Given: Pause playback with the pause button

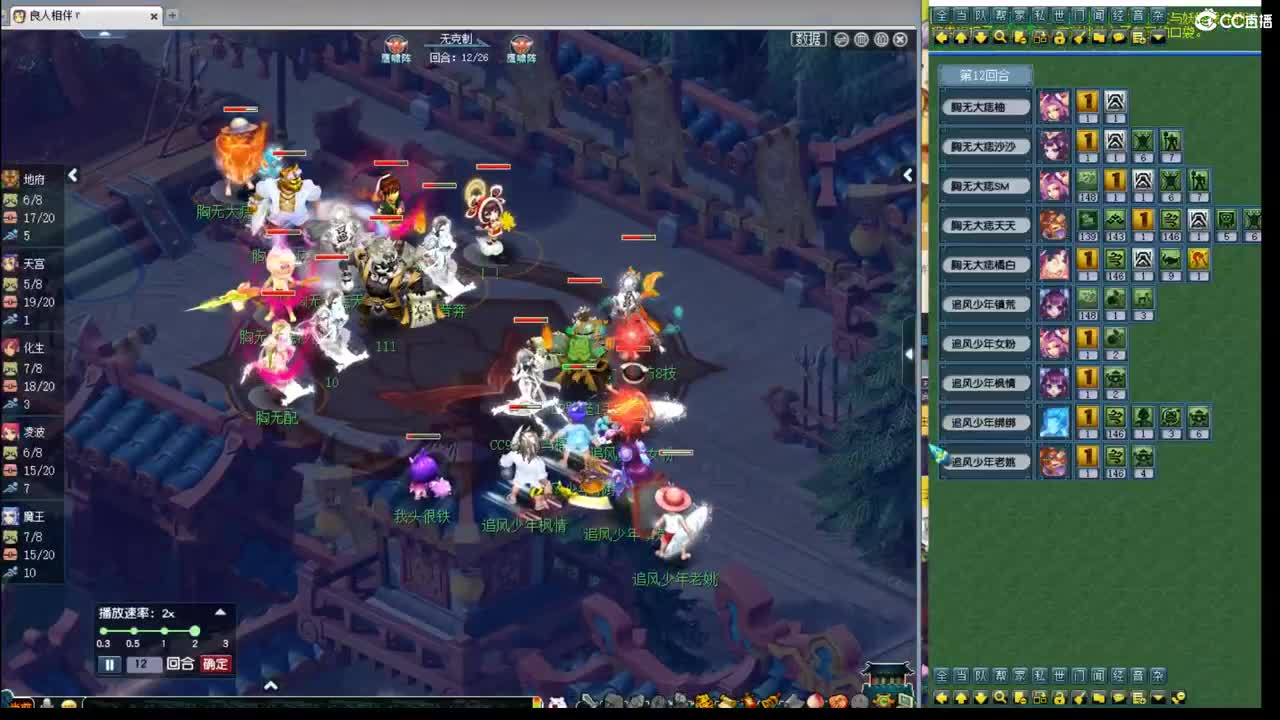Looking at the screenshot, I should [x=110, y=663].
